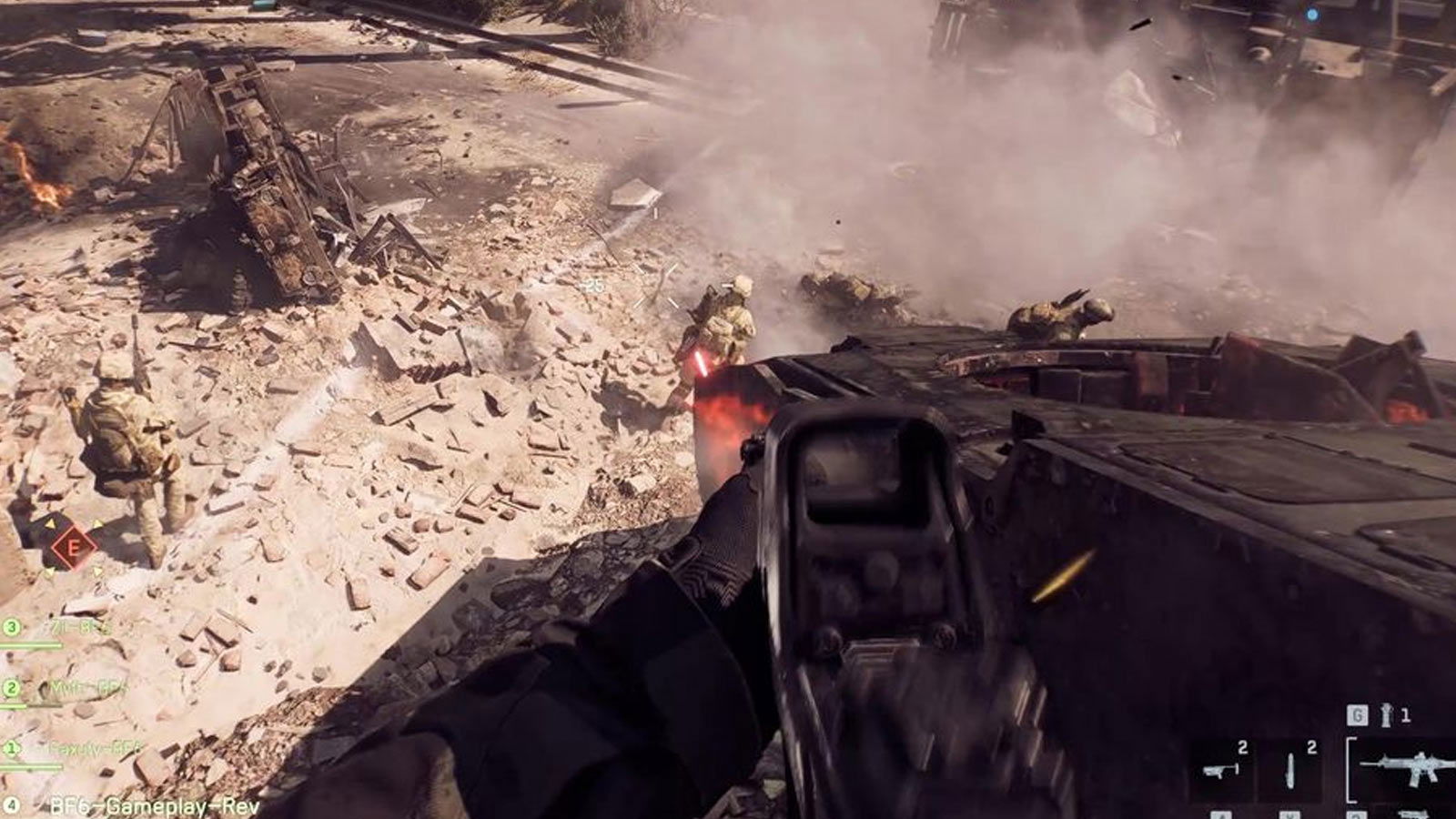Click the G grenade slot icon
The image size is (1456, 819).
click(x=1356, y=714)
